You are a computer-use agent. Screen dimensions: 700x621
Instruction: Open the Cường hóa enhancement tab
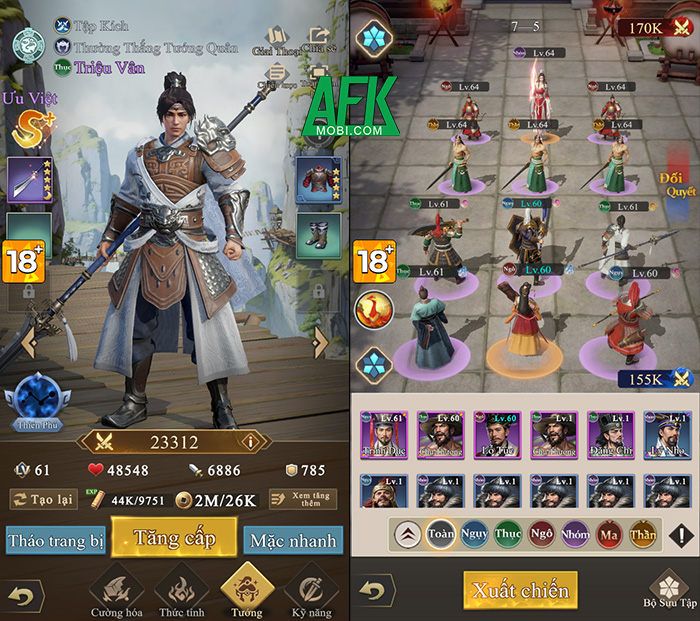click(x=113, y=593)
